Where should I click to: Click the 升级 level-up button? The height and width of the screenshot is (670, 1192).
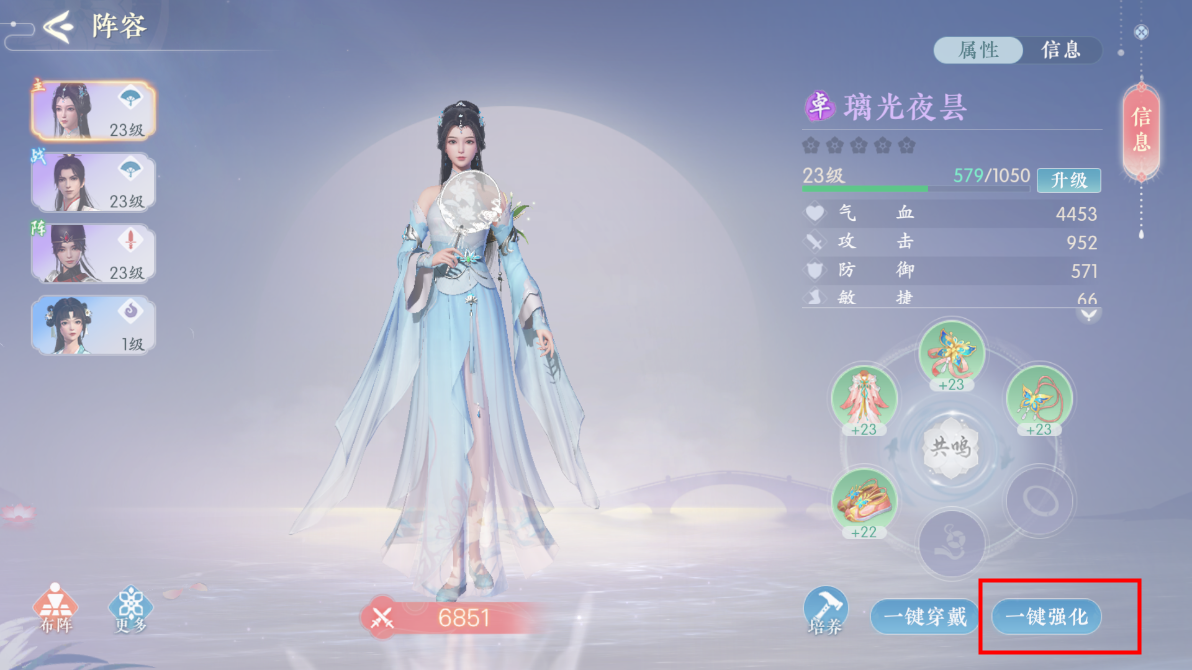[x=1068, y=180]
